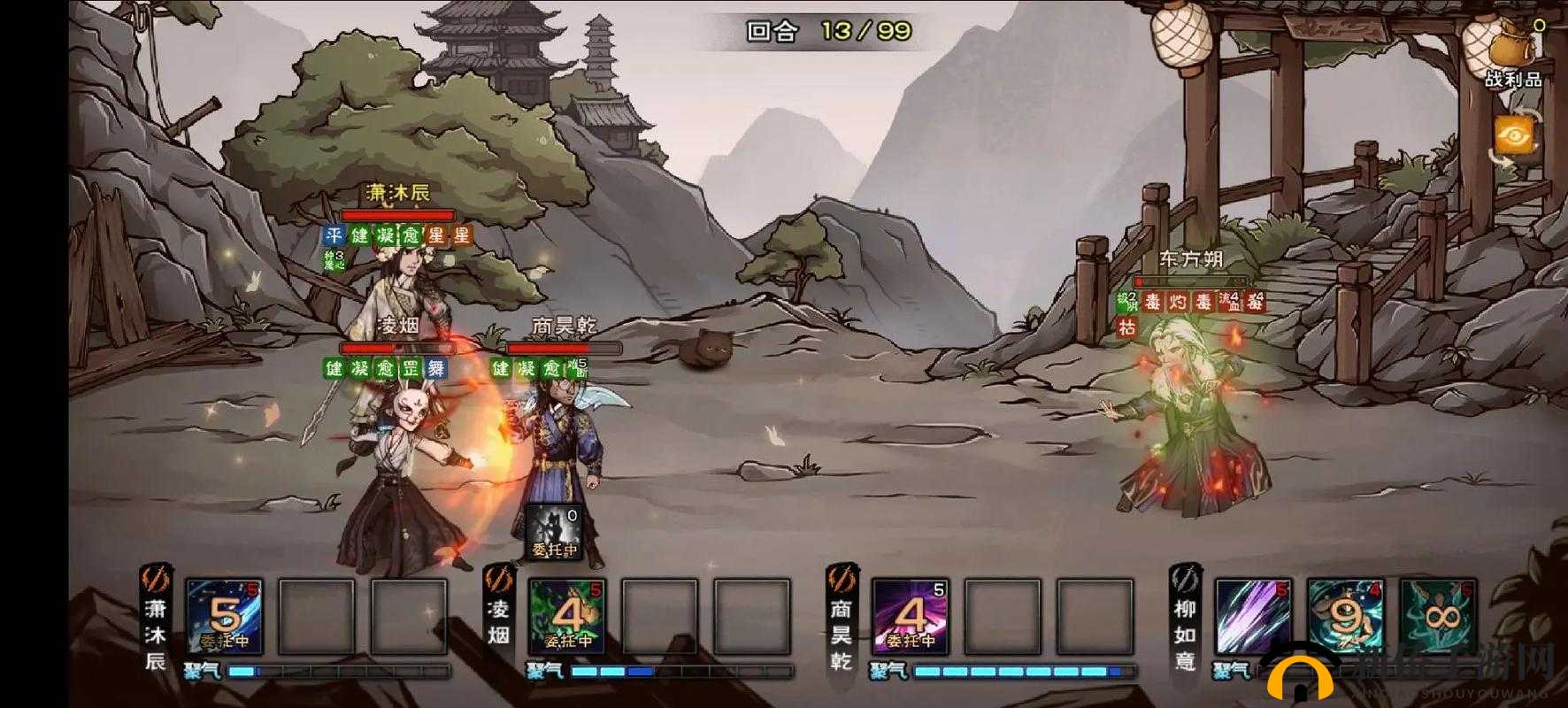Toggle the sword icon above 商昊乾's name
Viewport: 1568px width, 708px height.
pyautogui.click(x=842, y=580)
